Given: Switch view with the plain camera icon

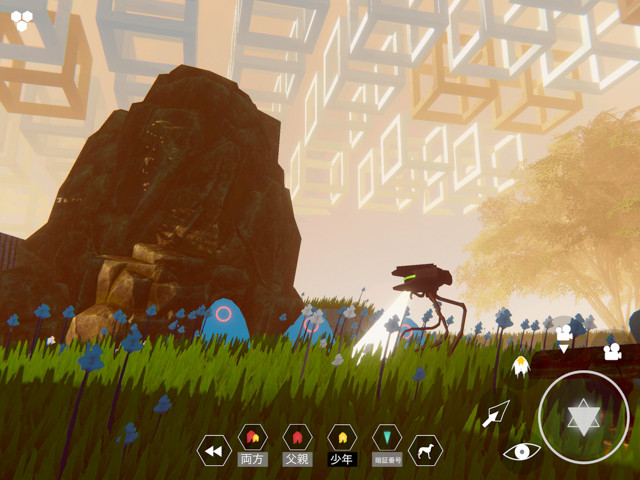Looking at the screenshot, I should pos(611,351).
